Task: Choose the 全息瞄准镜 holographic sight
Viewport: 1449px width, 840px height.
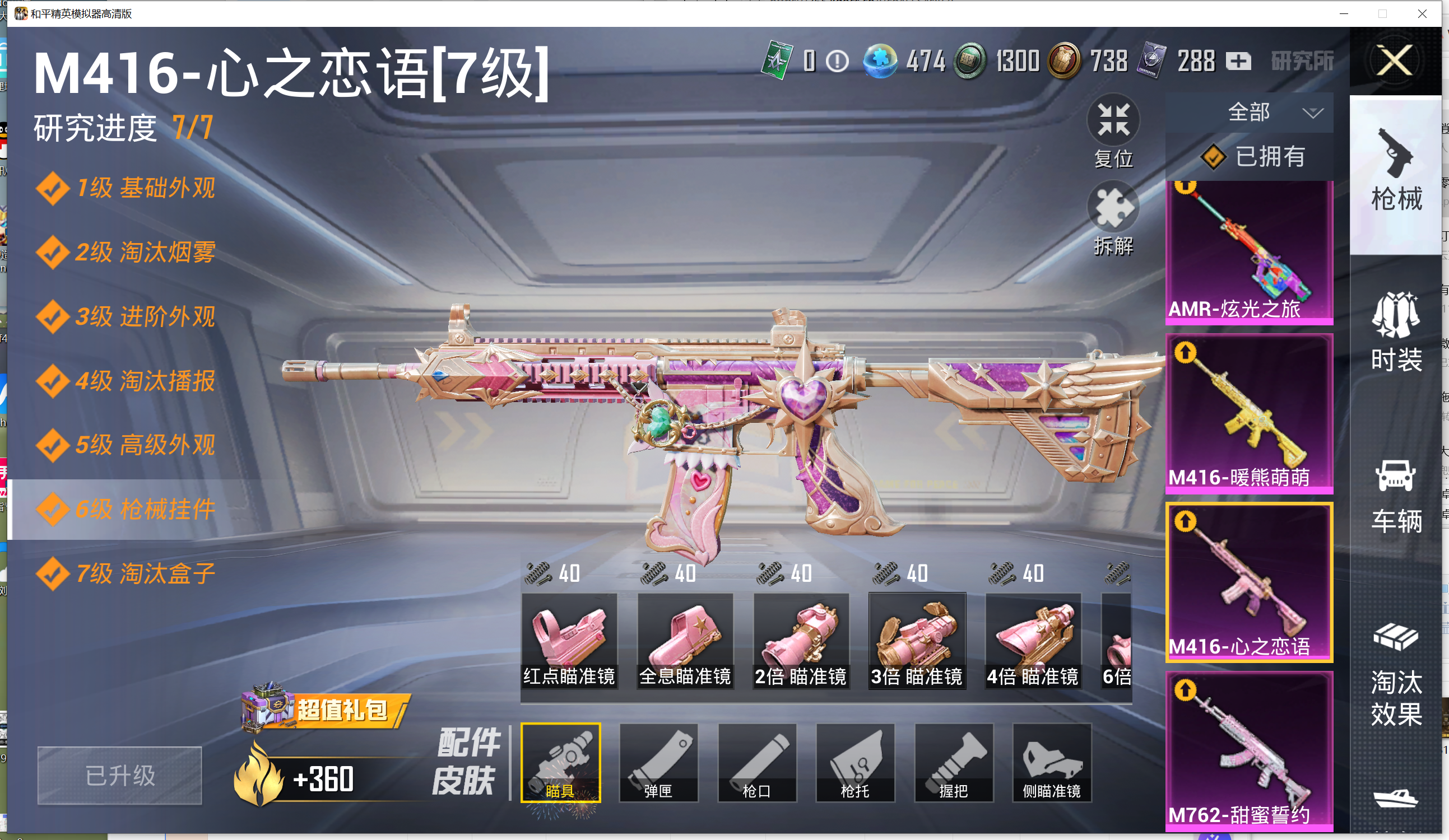Action: point(685,640)
